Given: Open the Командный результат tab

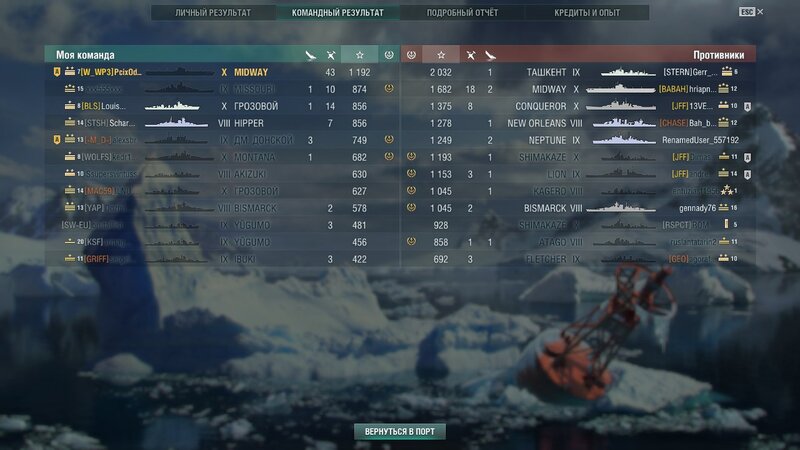Looking at the screenshot, I should (x=338, y=13).
